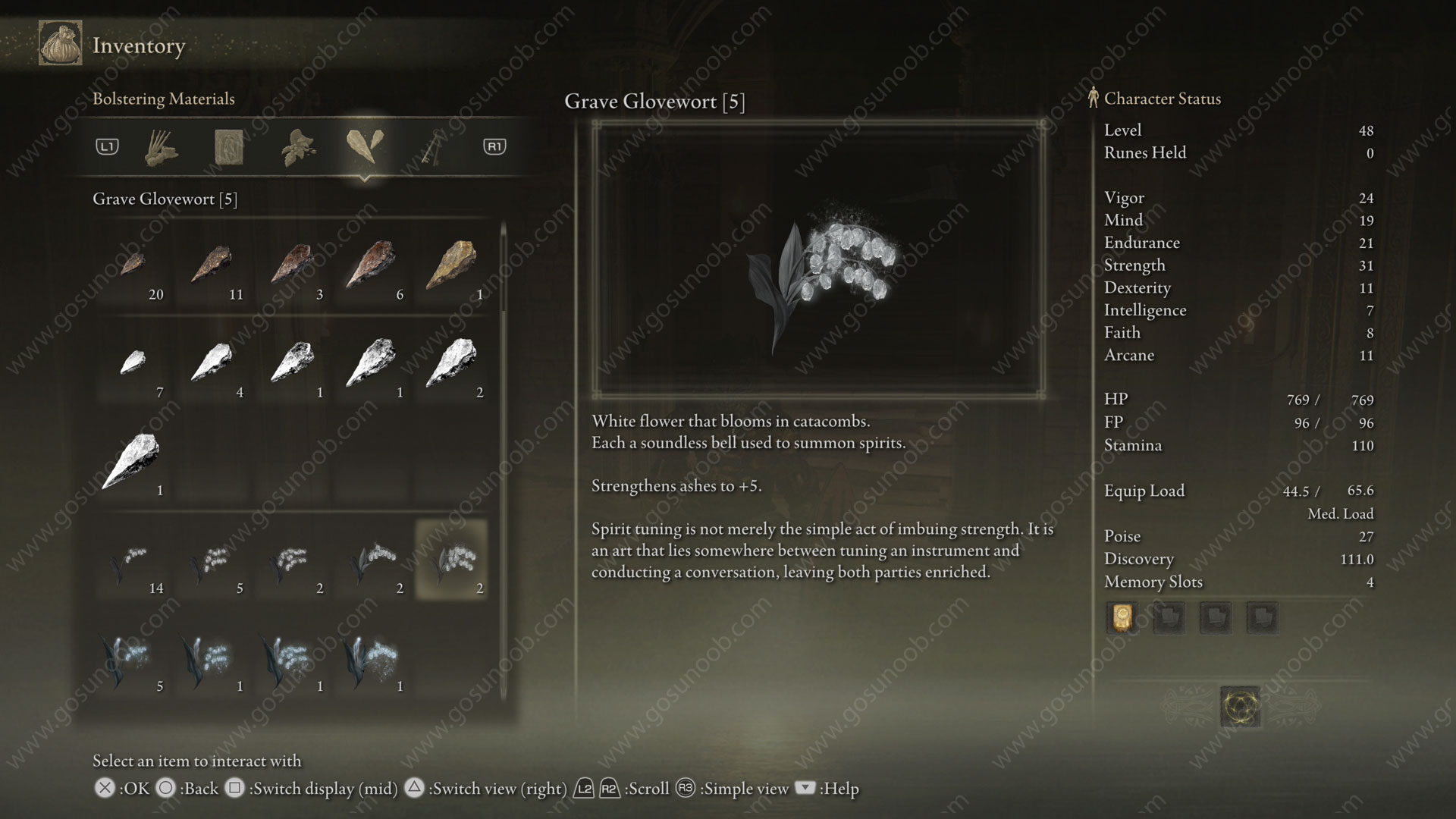Open the crafting herb materials tab
1456x819 pixels.
pyautogui.click(x=297, y=146)
